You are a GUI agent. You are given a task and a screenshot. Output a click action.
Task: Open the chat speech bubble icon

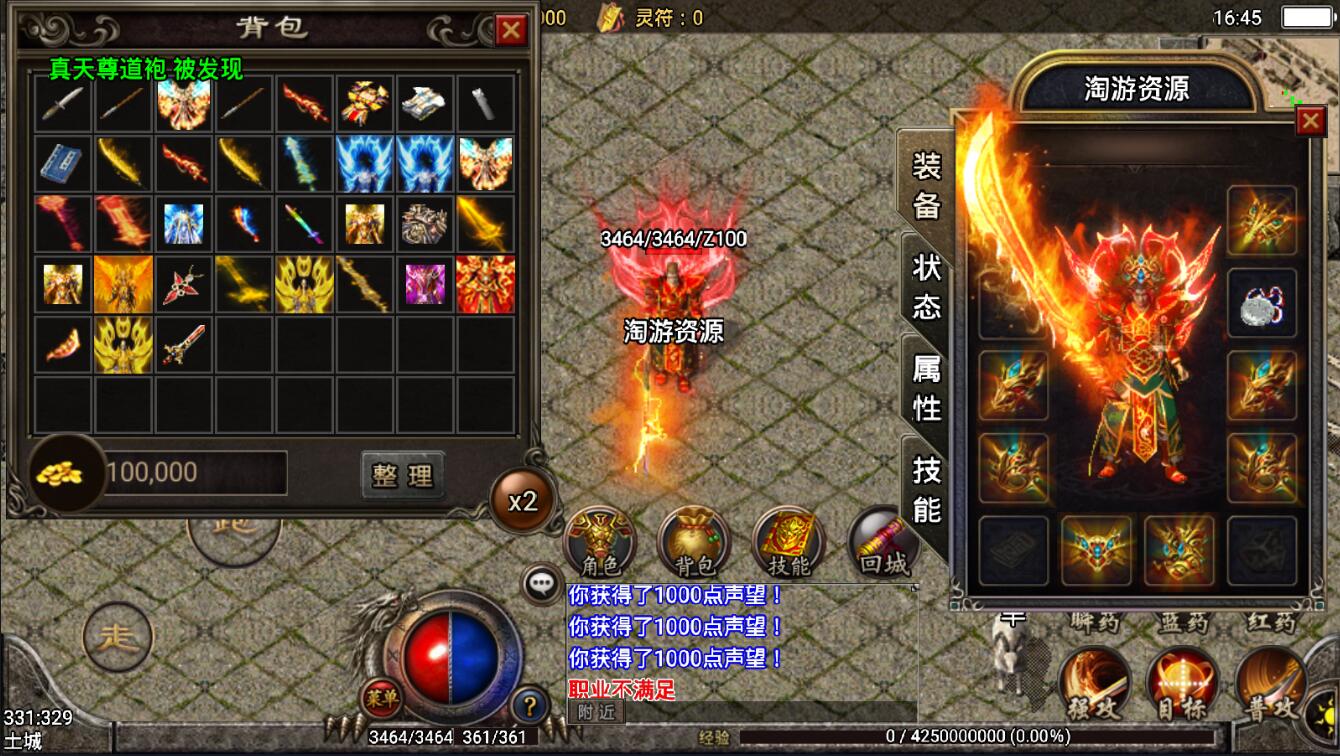(x=543, y=582)
